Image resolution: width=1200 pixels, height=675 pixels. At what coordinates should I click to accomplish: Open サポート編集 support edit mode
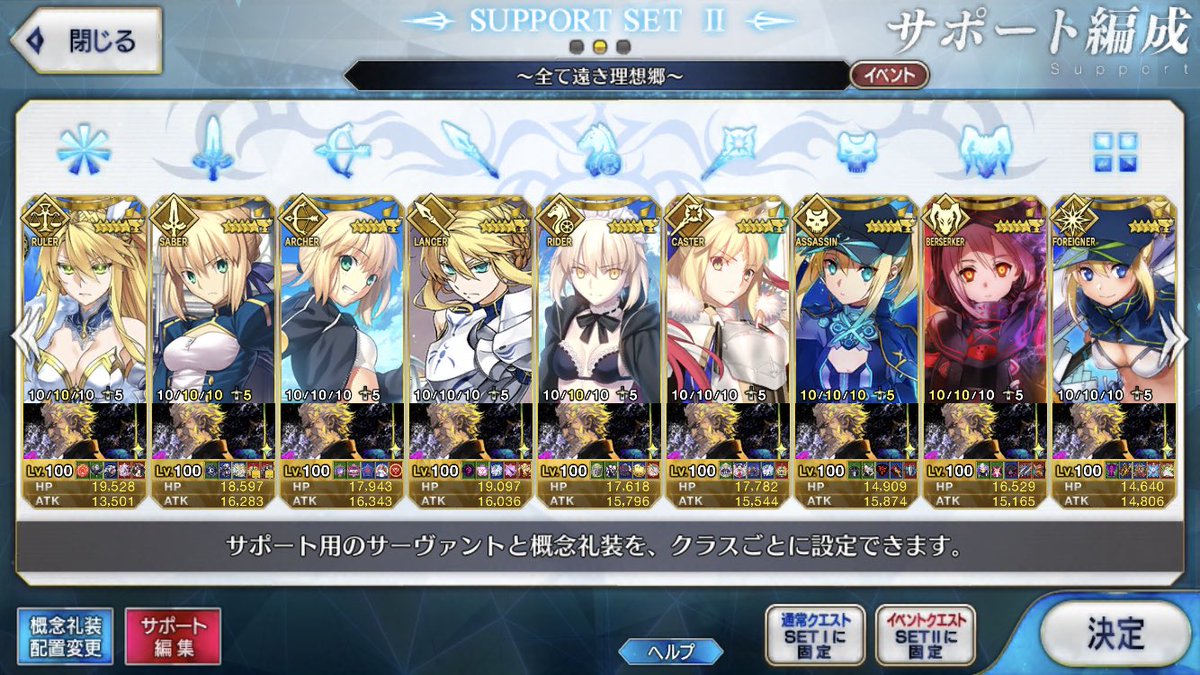coord(173,637)
